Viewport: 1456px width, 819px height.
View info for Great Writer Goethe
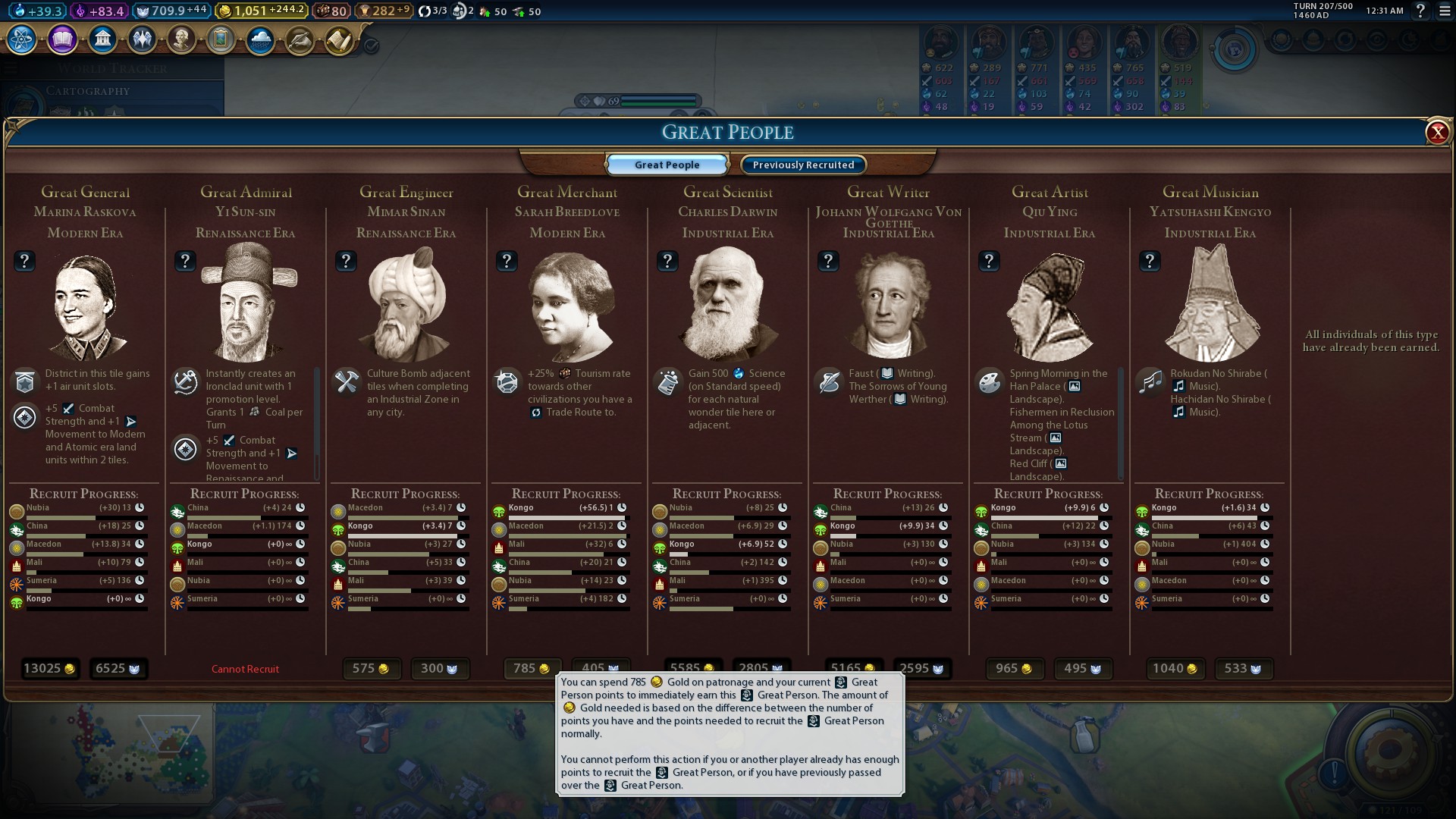coord(828,262)
